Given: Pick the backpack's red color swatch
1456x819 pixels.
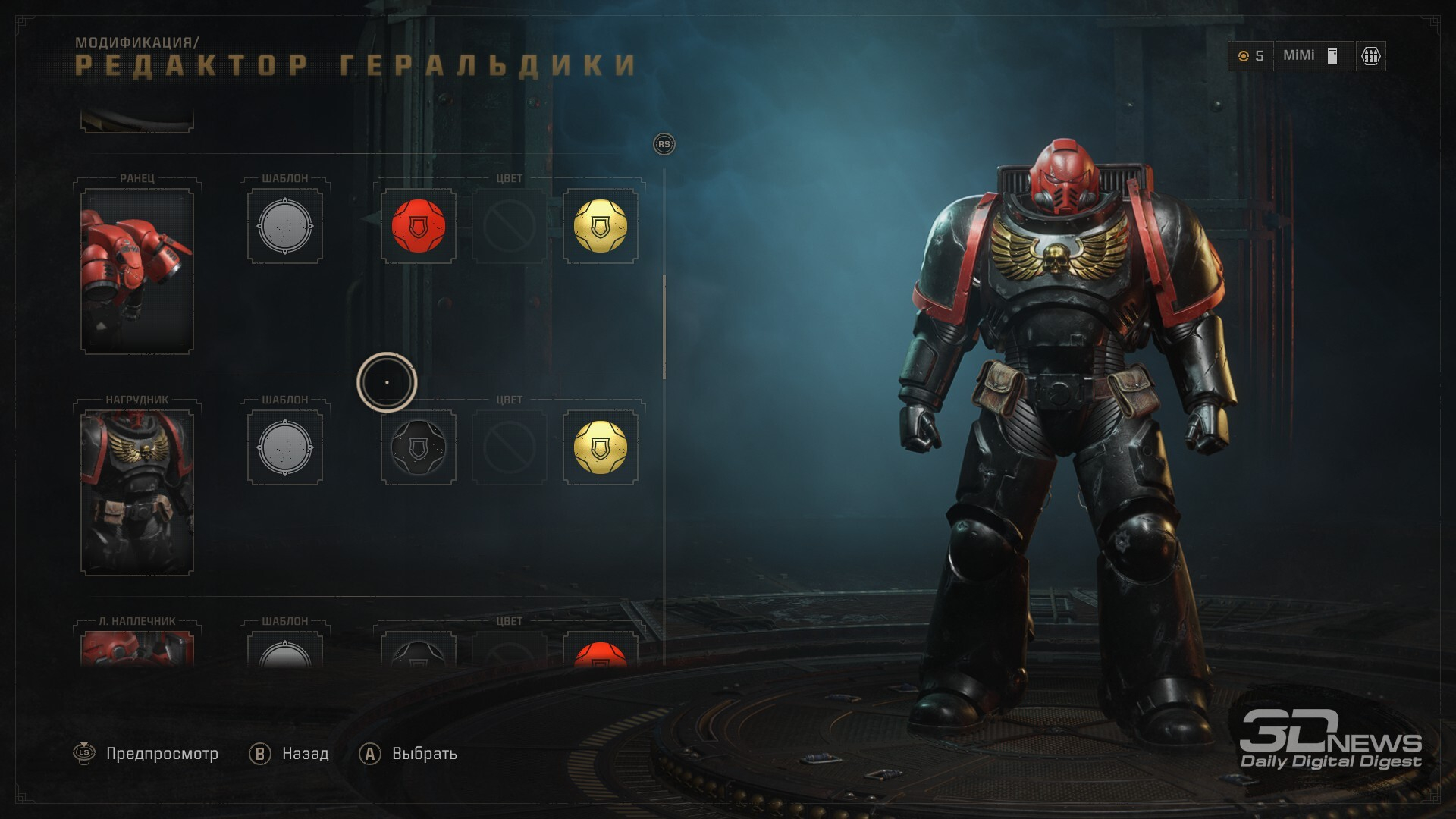Looking at the screenshot, I should point(418,226).
